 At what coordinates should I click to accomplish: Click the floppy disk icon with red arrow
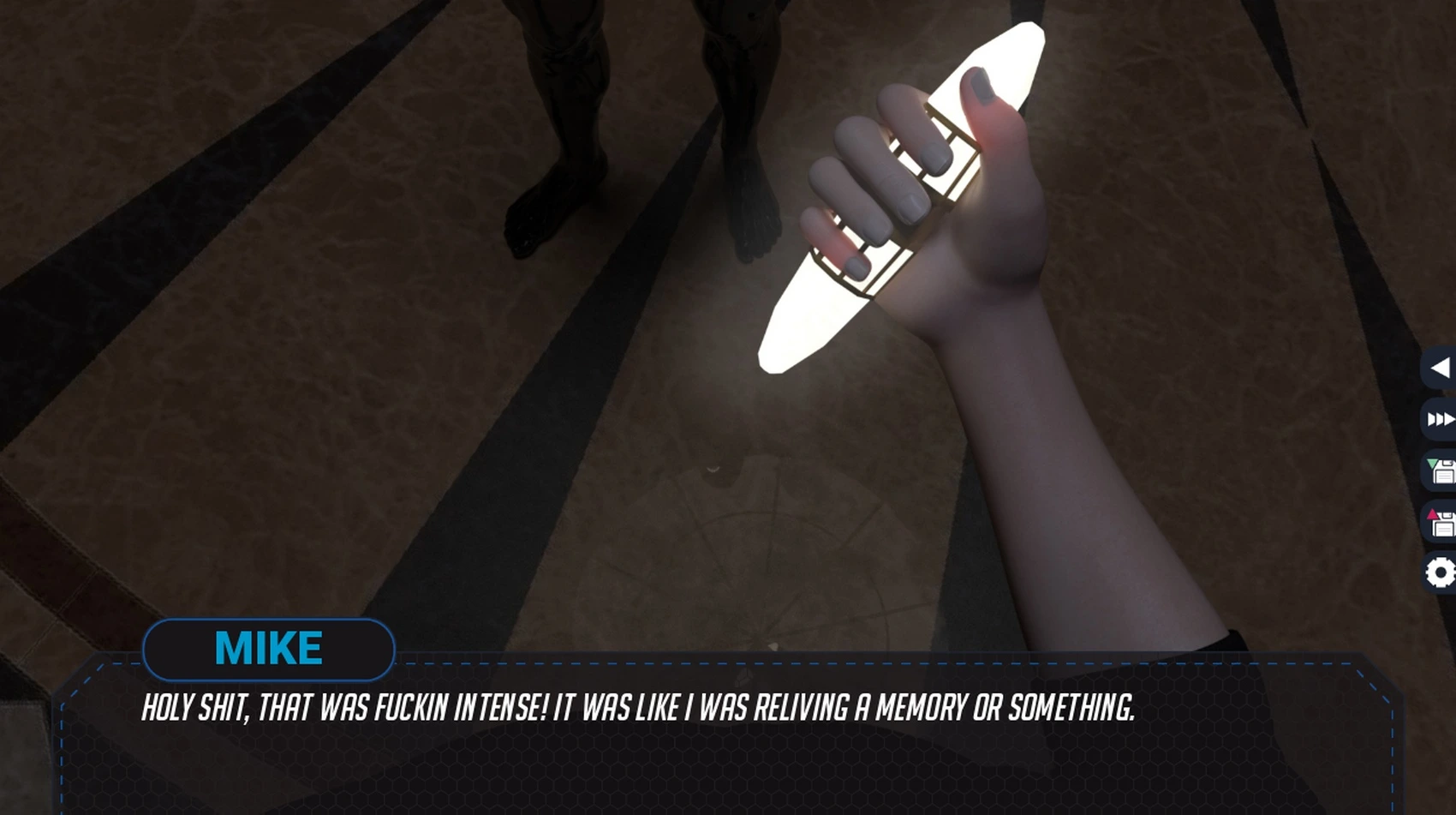1441,522
